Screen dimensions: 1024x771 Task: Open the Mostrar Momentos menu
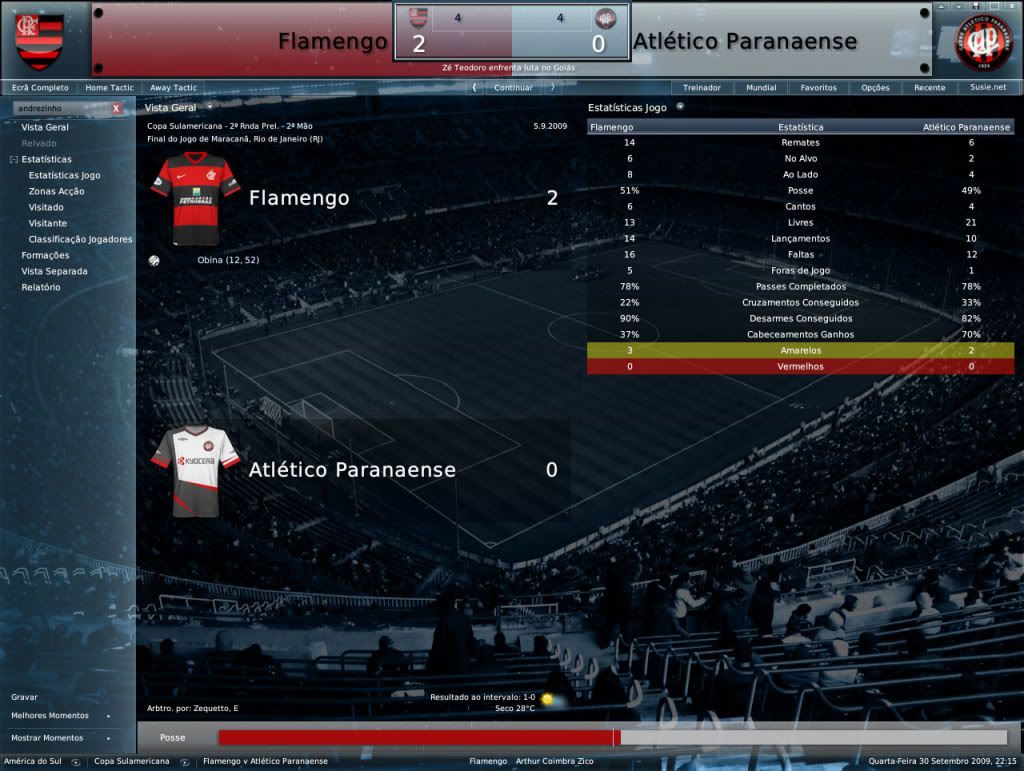(47, 738)
